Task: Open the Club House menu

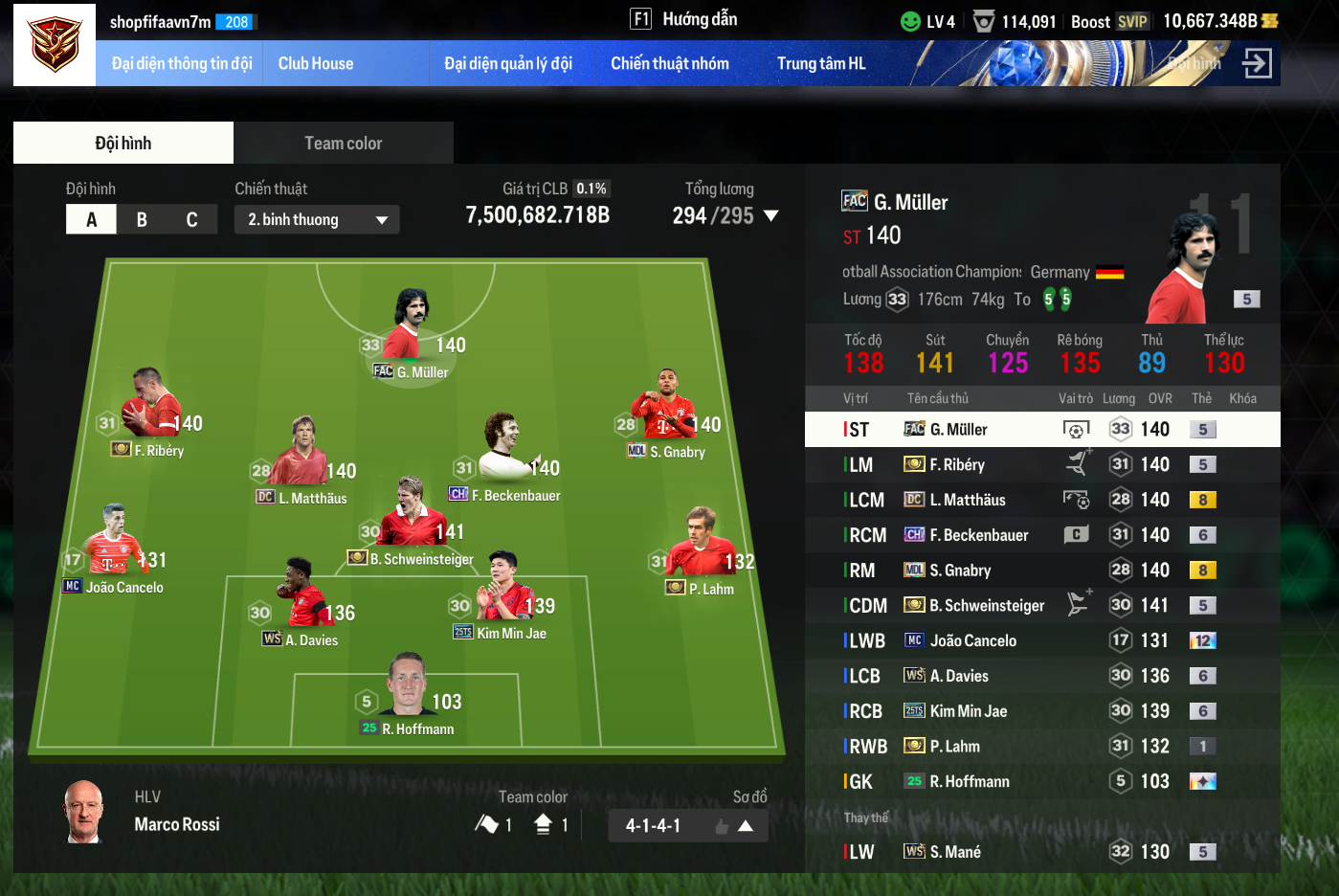Action: (x=316, y=63)
